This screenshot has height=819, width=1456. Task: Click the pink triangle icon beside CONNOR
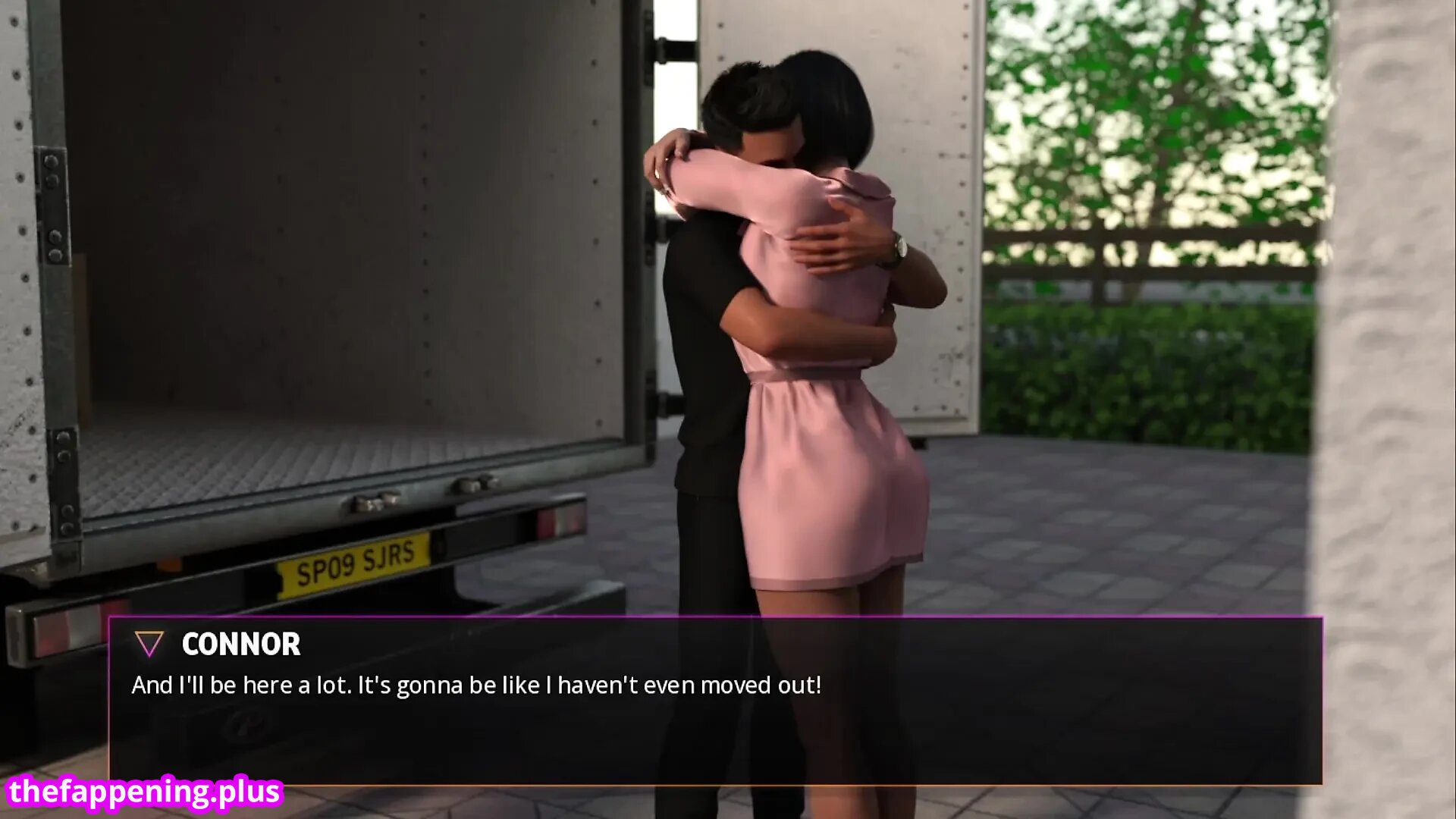pos(149,644)
